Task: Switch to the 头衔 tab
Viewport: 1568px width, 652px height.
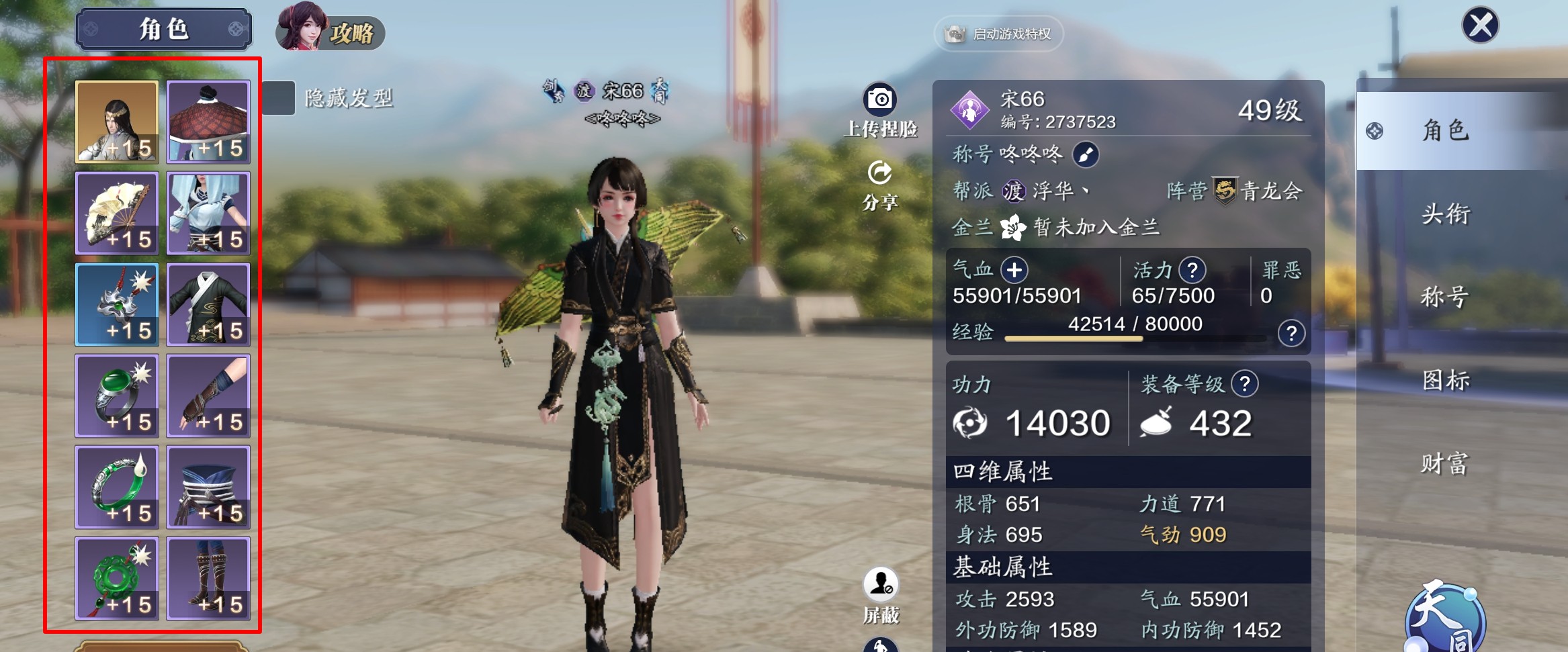Action: pos(1446,214)
